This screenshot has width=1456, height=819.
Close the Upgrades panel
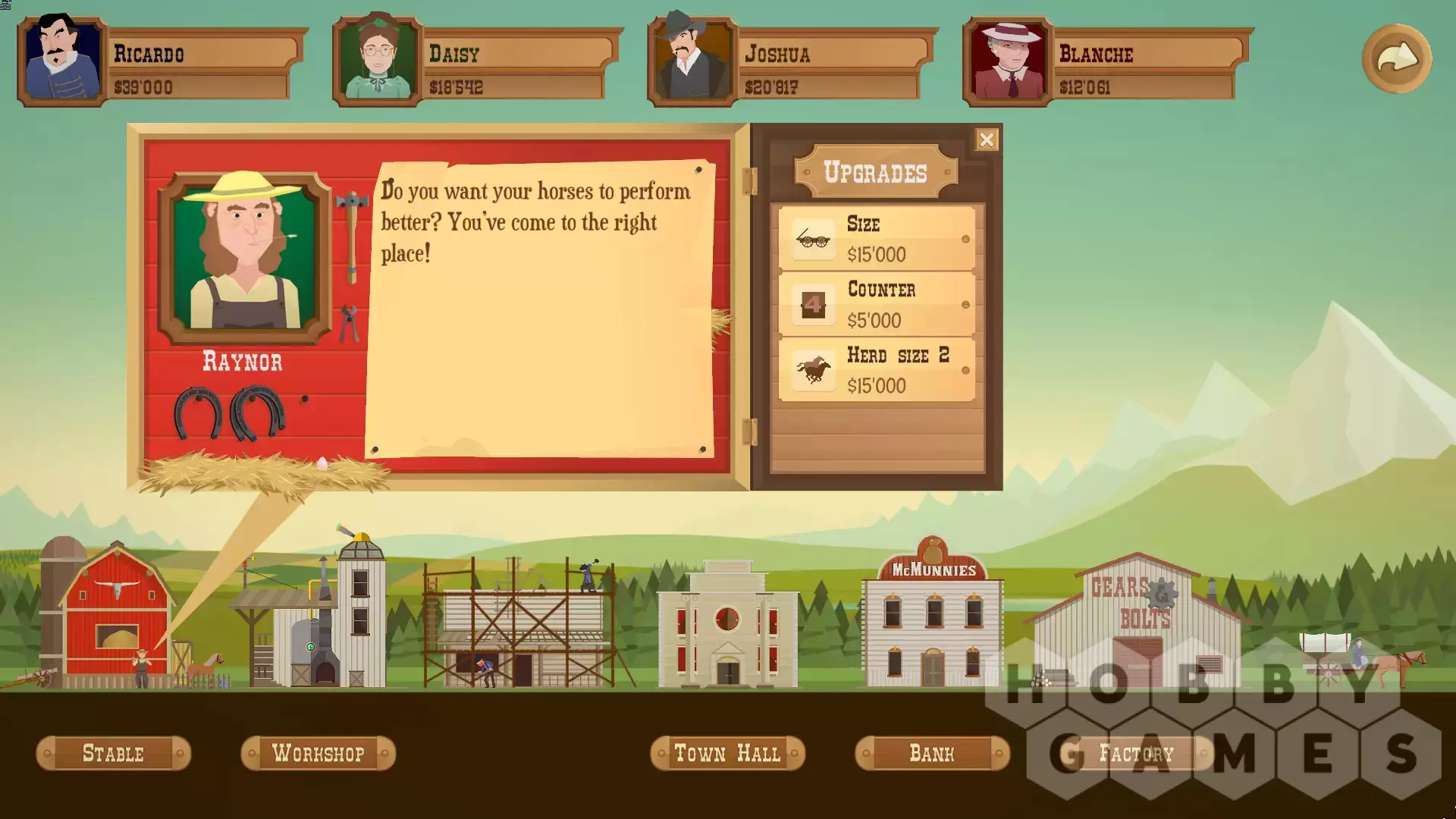[986, 140]
